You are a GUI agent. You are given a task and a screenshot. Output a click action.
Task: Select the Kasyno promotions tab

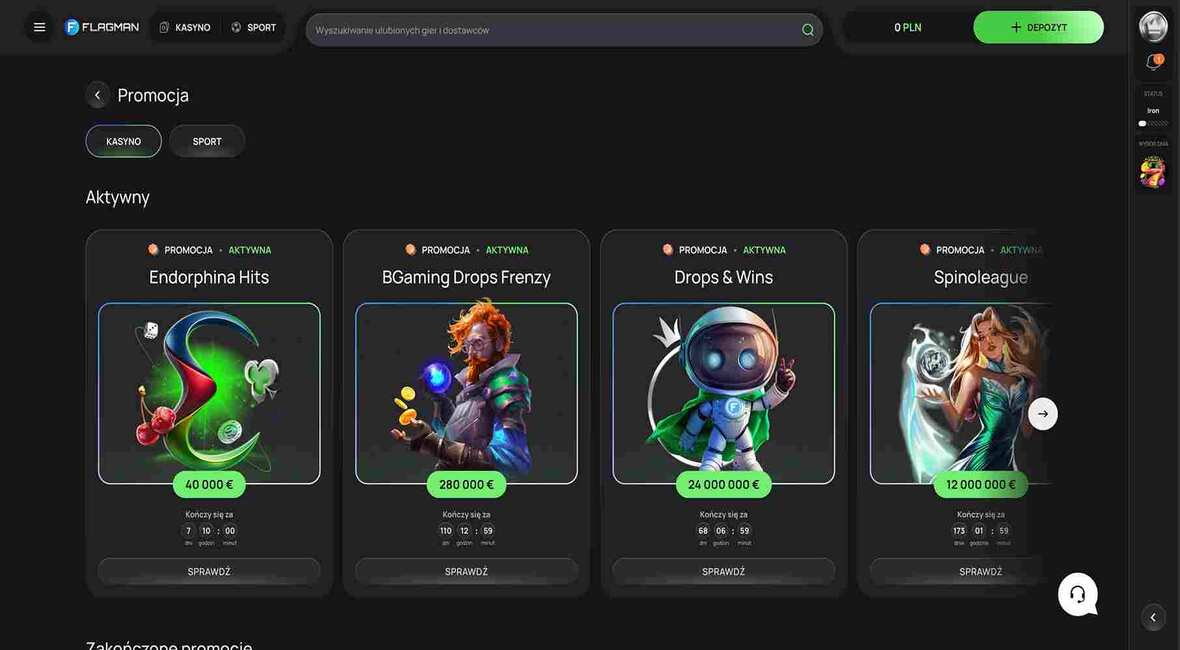123,141
